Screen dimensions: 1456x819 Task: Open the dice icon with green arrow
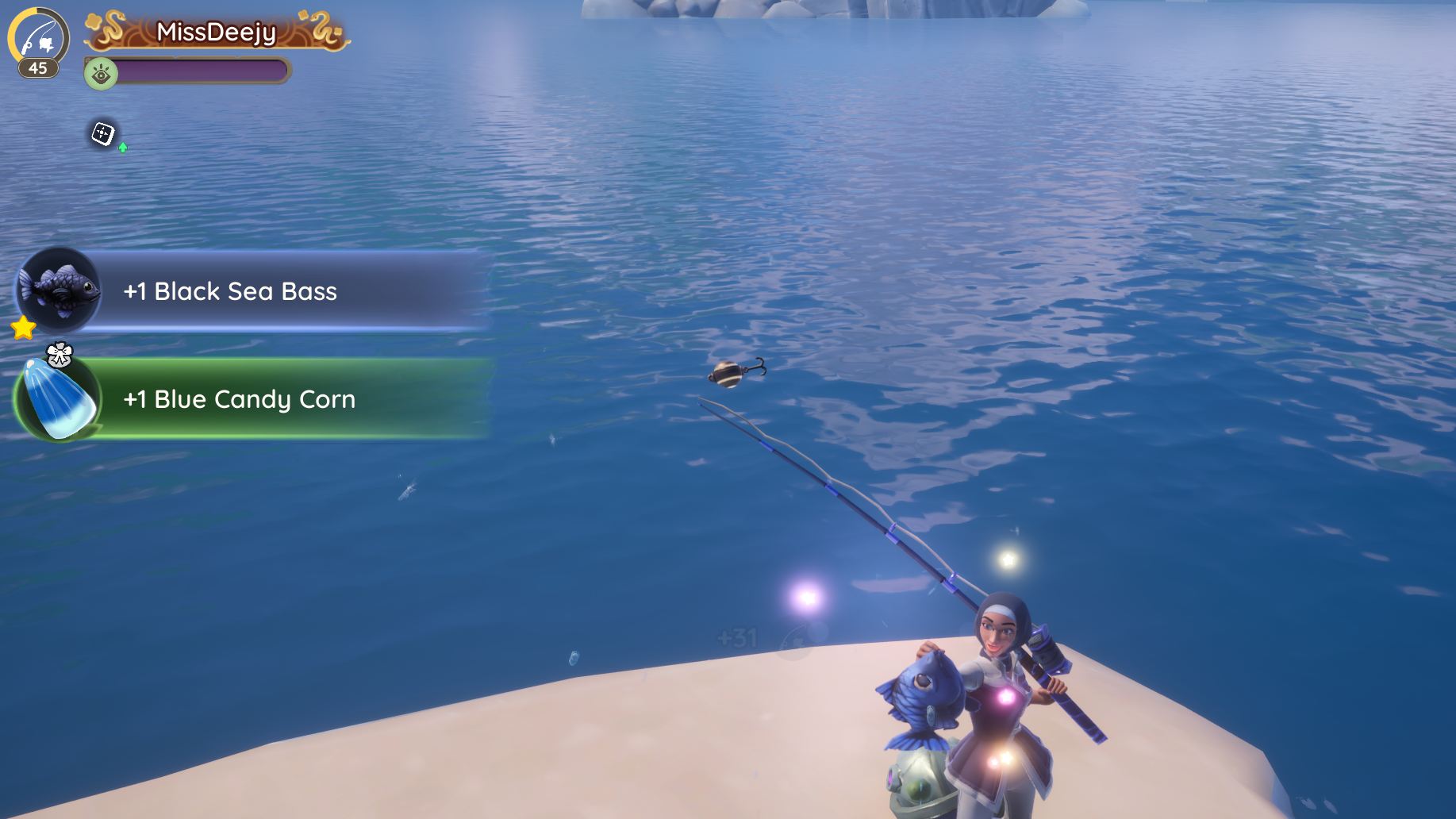click(104, 134)
